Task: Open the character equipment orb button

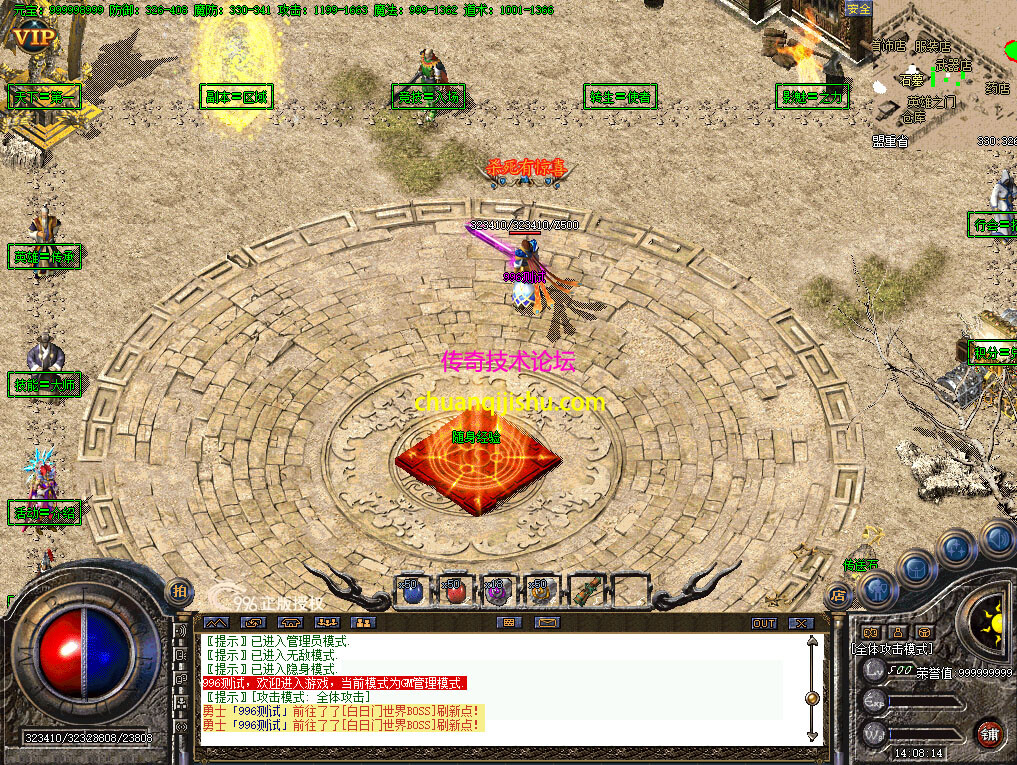Action: (x=877, y=590)
